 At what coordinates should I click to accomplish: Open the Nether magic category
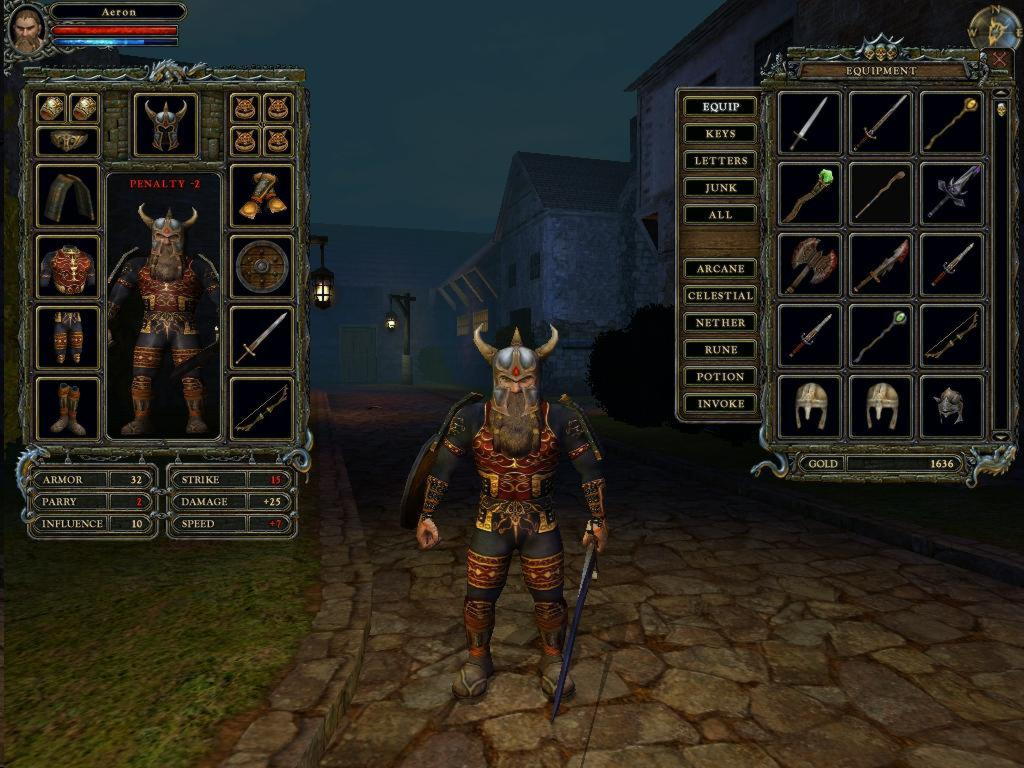pos(720,323)
